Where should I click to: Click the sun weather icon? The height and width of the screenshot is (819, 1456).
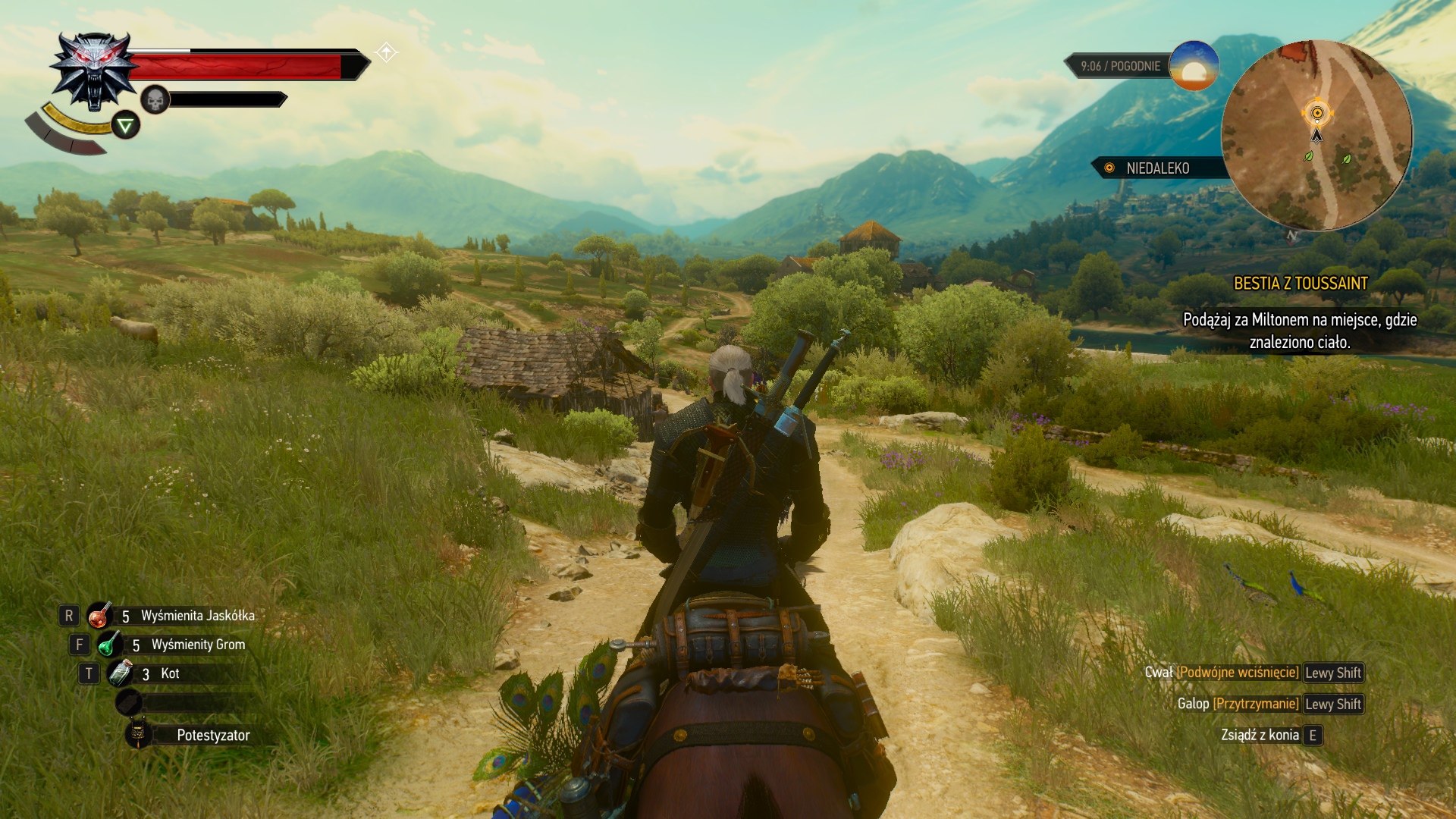(x=1194, y=67)
